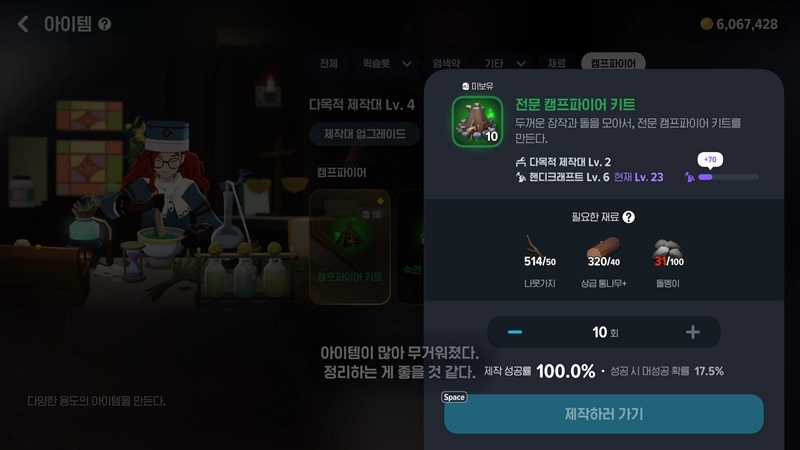Click the 전문 캠프파이어 키트 item icon

point(476,121)
